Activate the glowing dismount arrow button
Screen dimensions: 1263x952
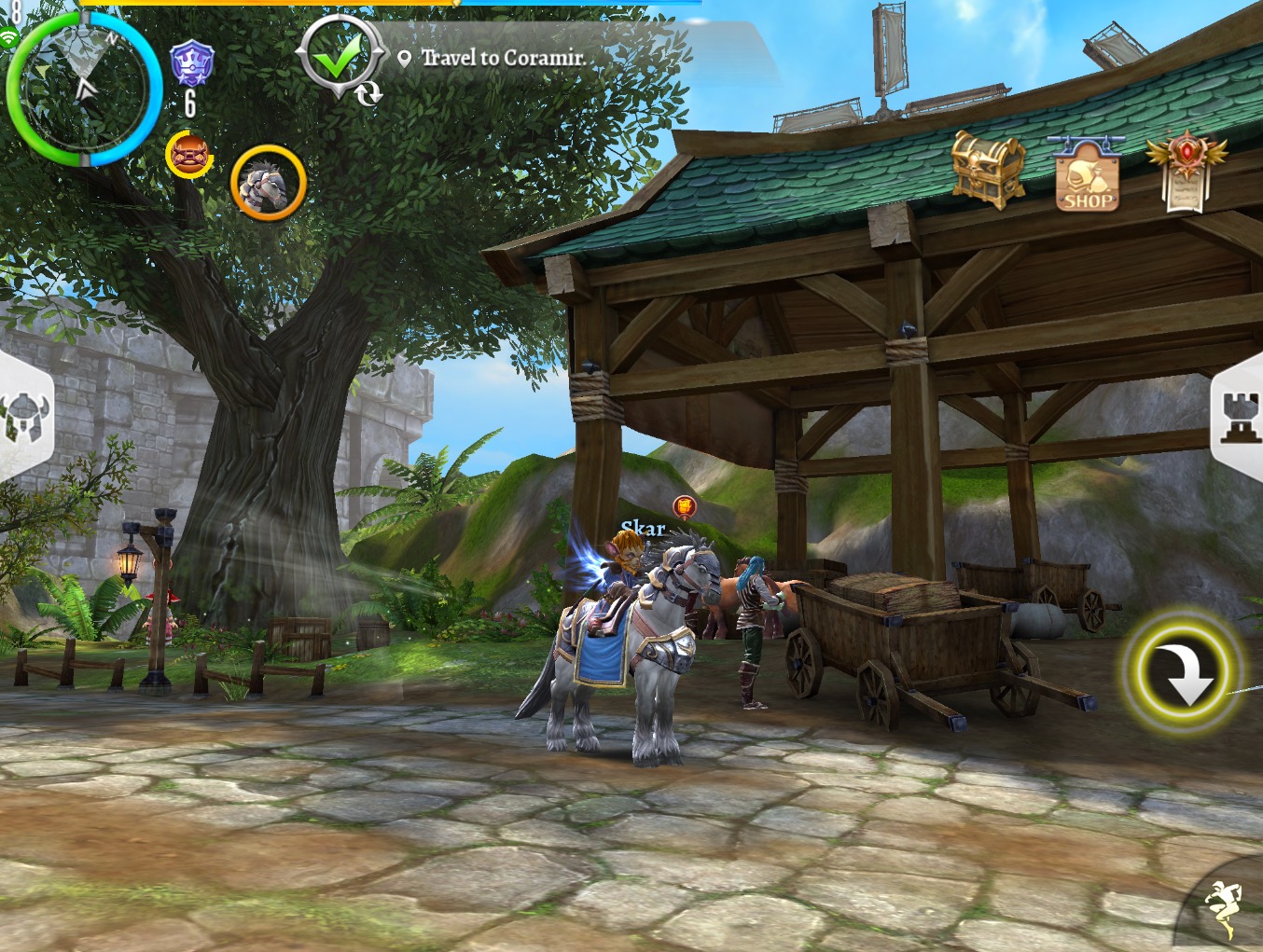pos(1183,671)
